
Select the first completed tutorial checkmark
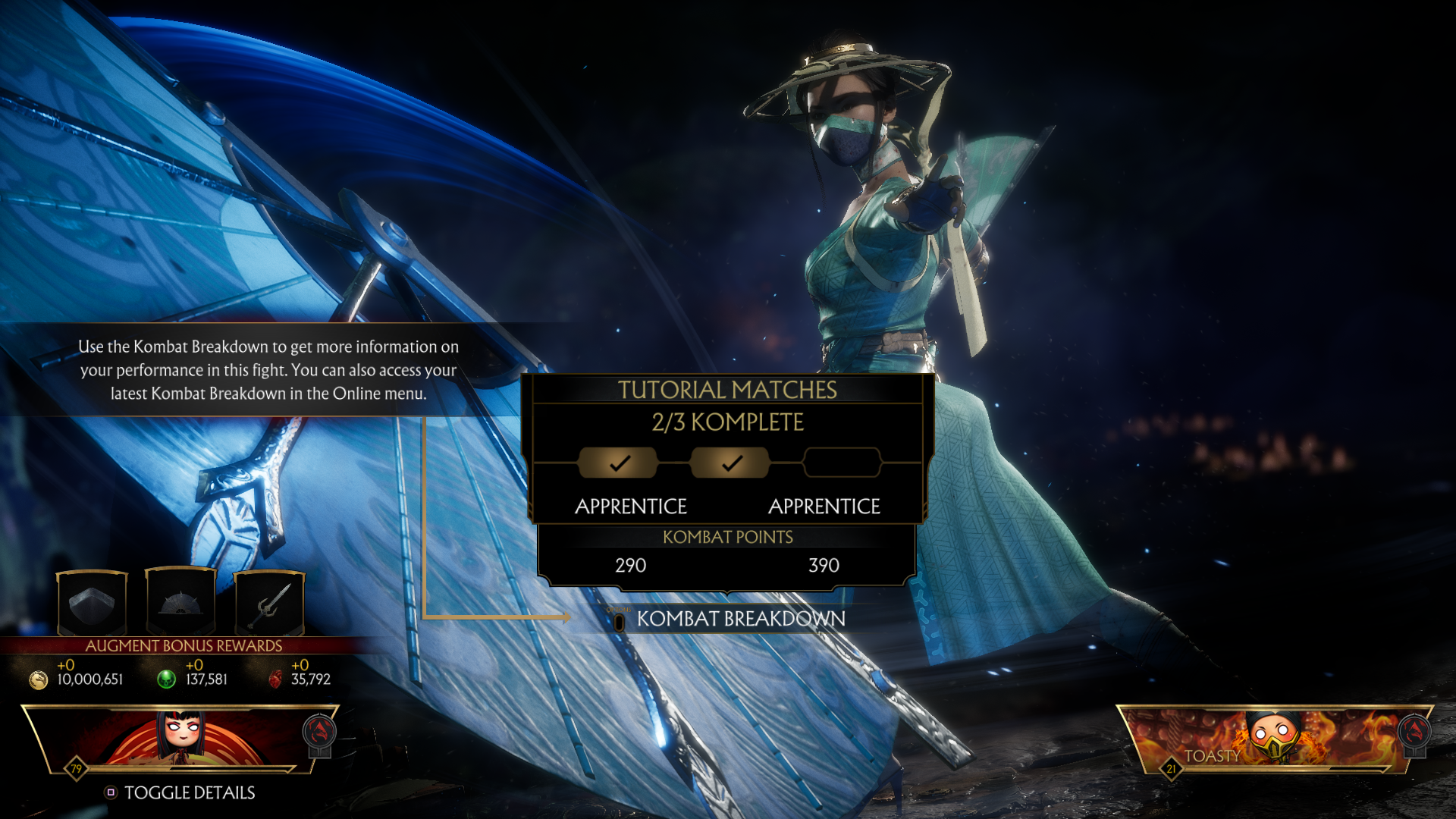[x=619, y=461]
